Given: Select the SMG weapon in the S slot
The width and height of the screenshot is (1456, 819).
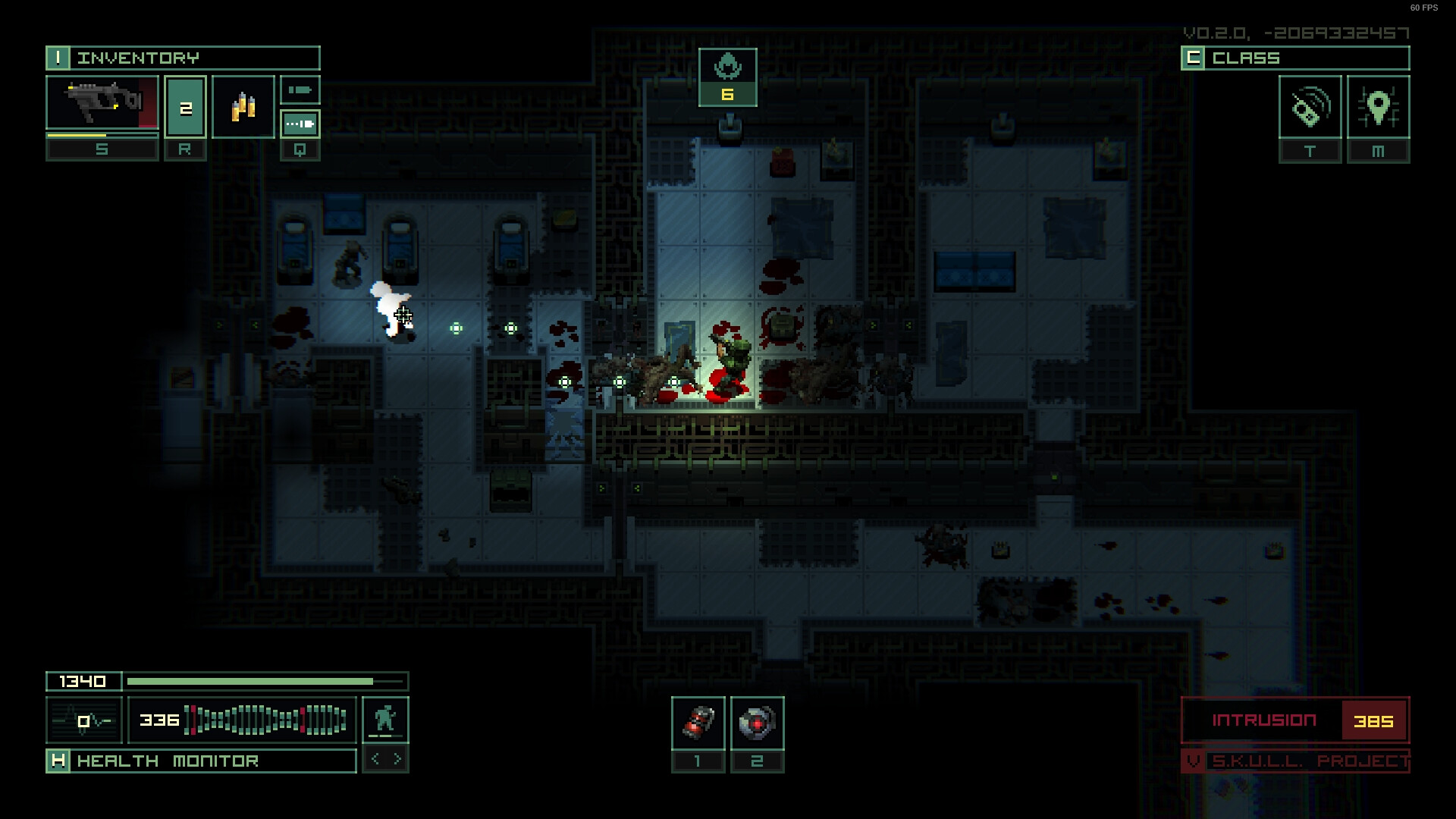Looking at the screenshot, I should tap(102, 106).
